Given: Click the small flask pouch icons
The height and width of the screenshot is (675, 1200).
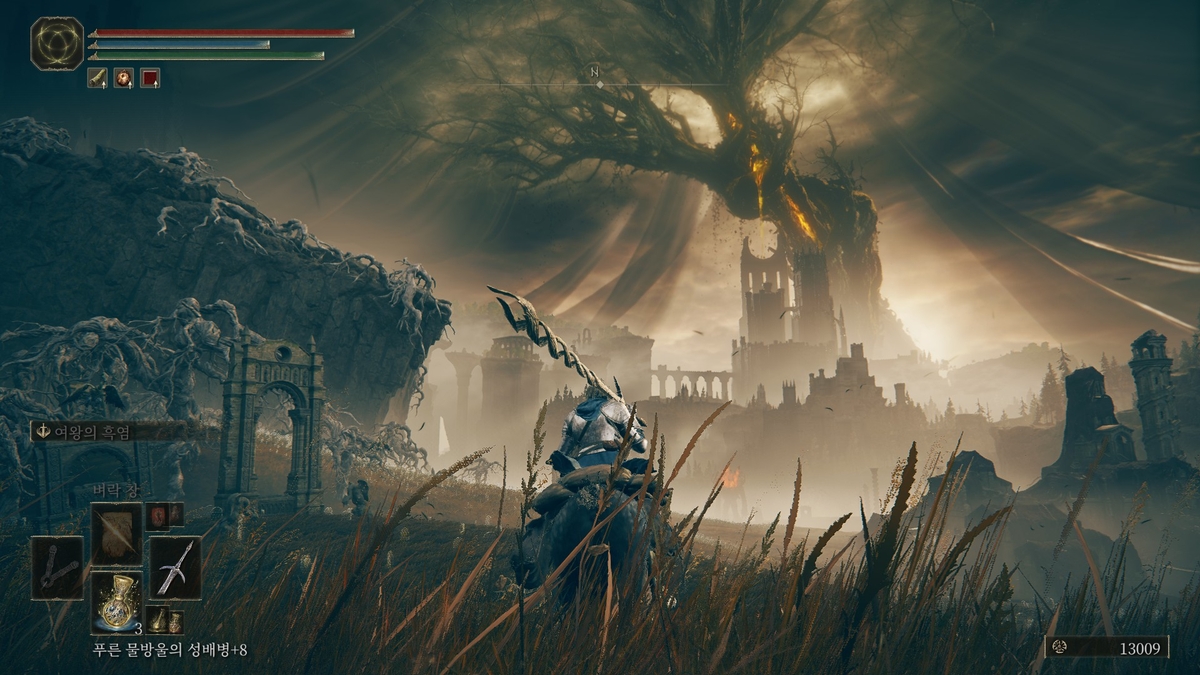Looking at the screenshot, I should click(164, 619).
